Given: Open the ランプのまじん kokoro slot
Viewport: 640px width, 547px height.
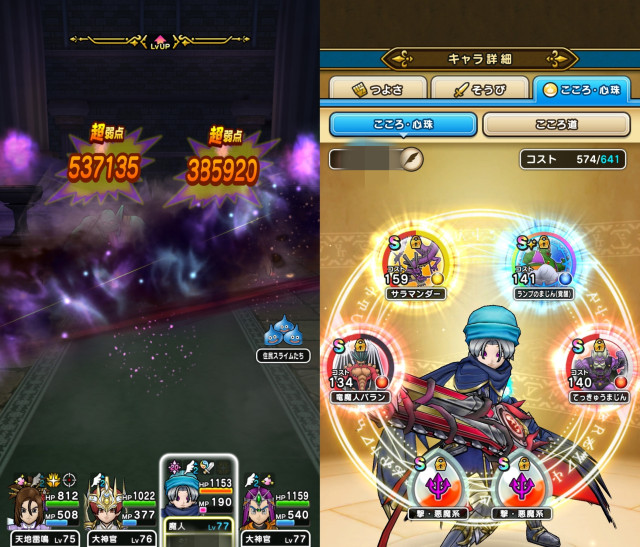Looking at the screenshot, I should pyautogui.click(x=543, y=263).
